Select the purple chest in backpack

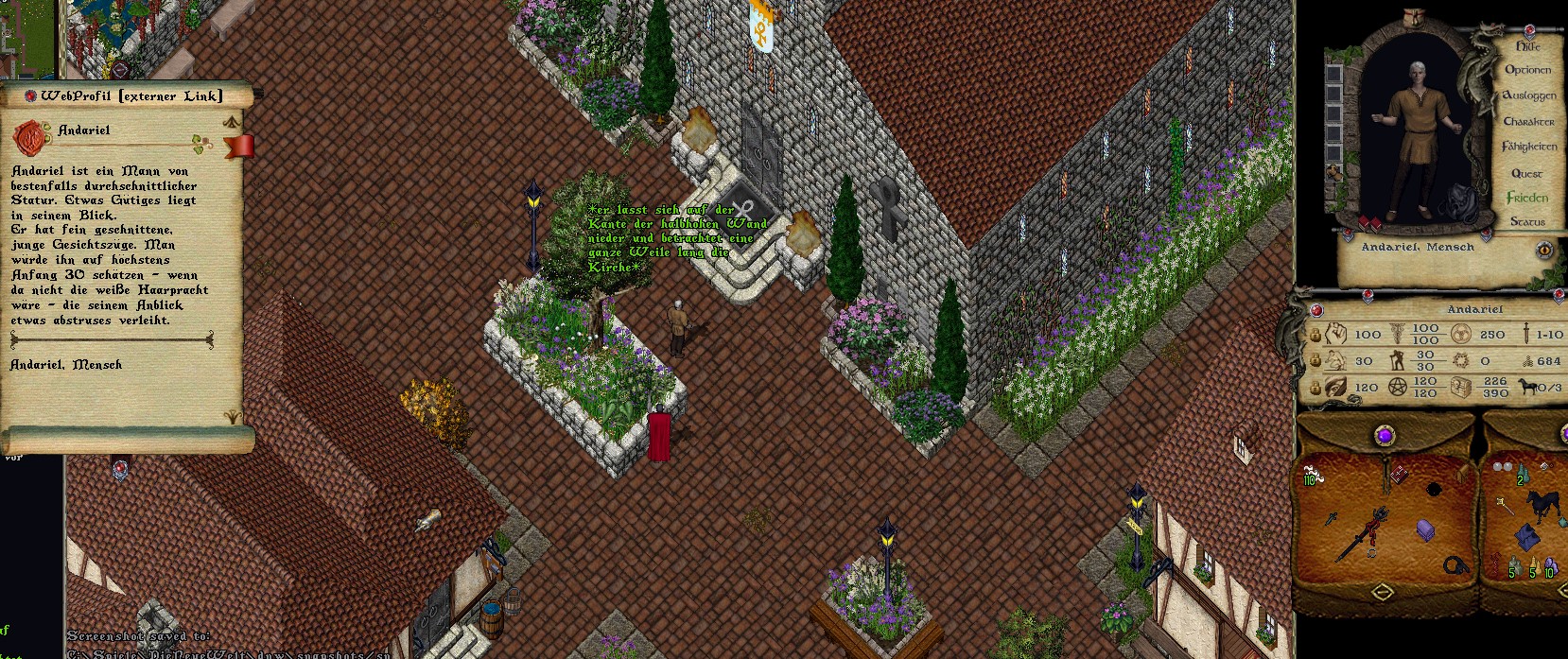[1425, 530]
